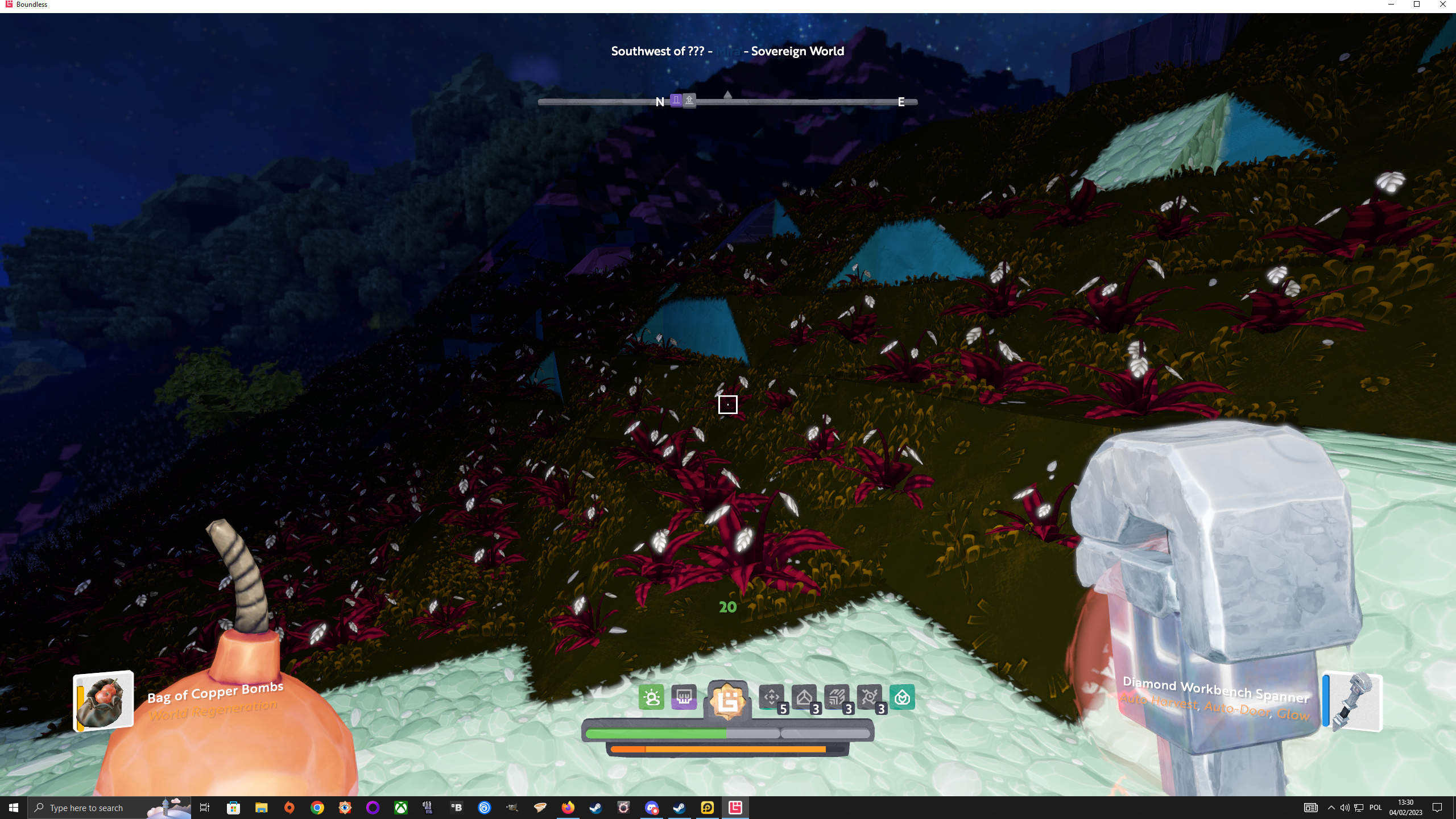Close the Boundless window
This screenshot has width=1456, height=819.
1443,5
